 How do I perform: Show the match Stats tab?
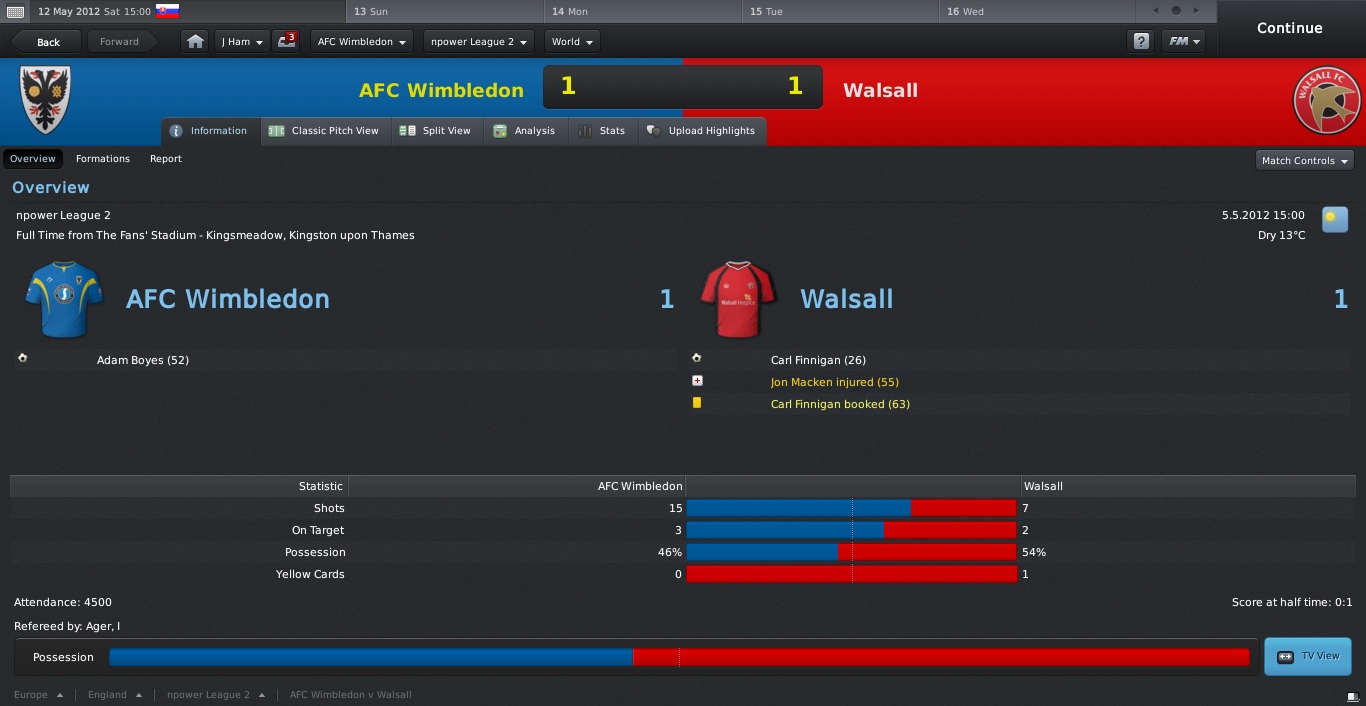pyautogui.click(x=602, y=131)
